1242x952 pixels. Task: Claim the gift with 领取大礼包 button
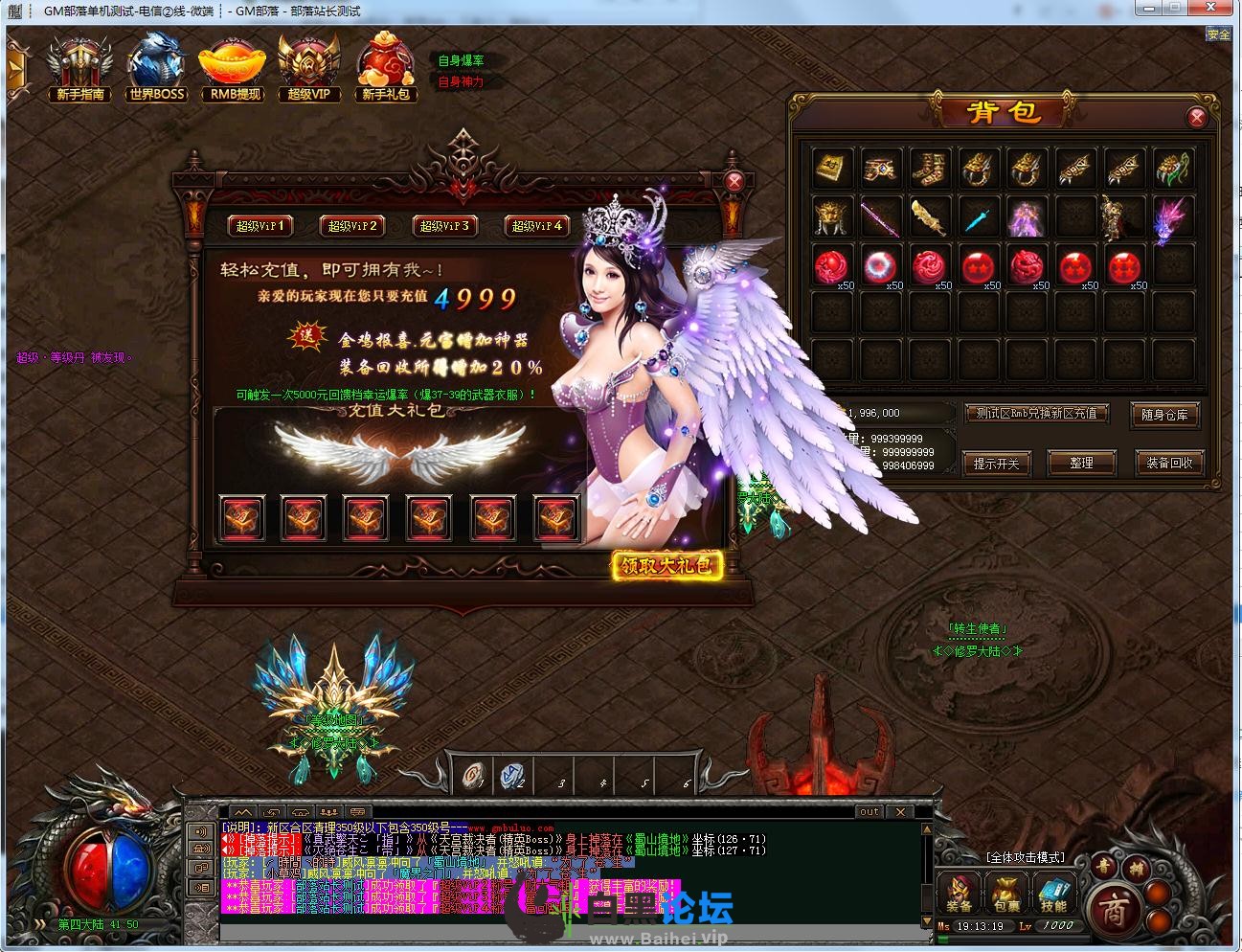pos(666,565)
